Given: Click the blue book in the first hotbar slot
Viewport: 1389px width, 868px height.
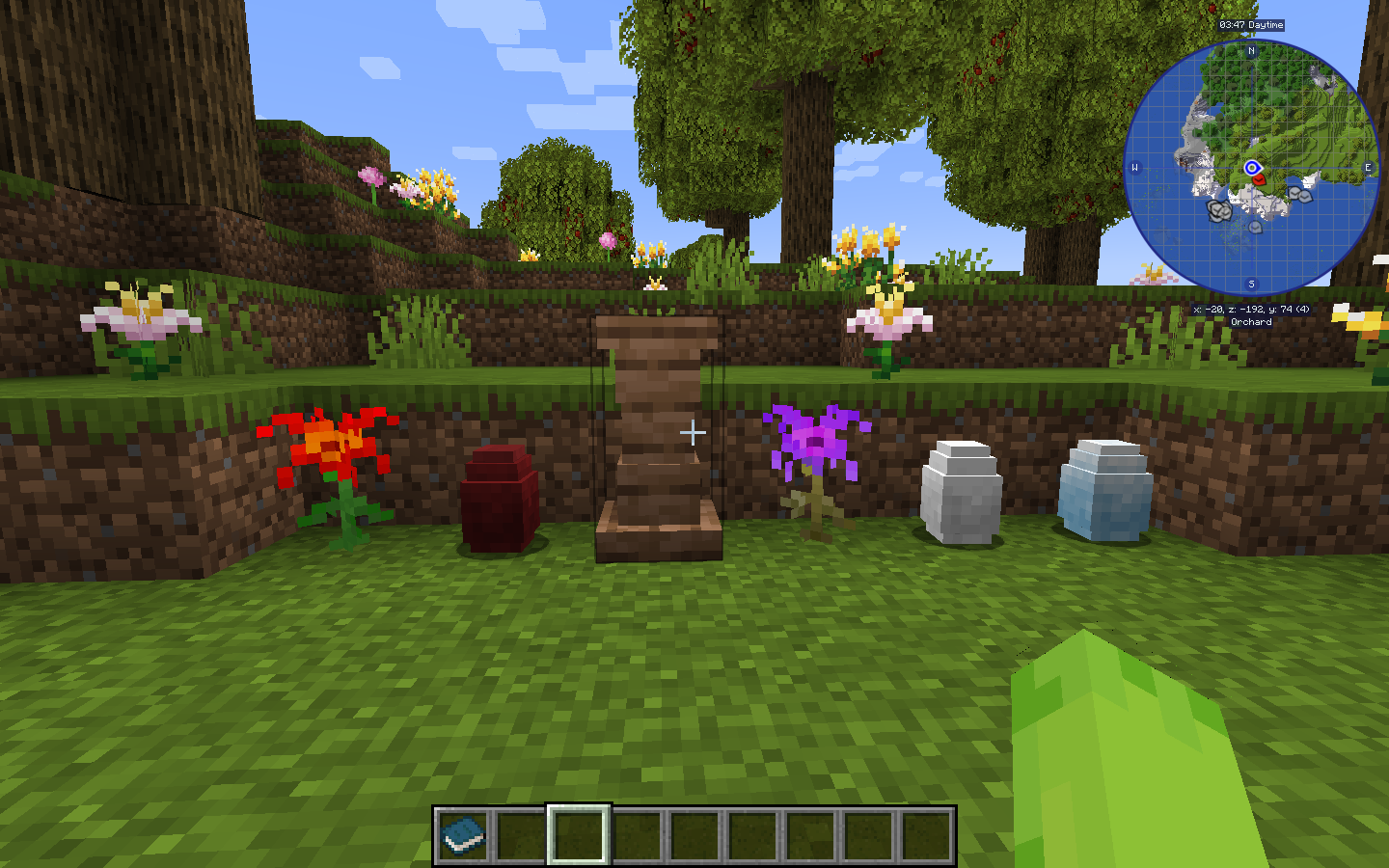Looking at the screenshot, I should [461, 835].
